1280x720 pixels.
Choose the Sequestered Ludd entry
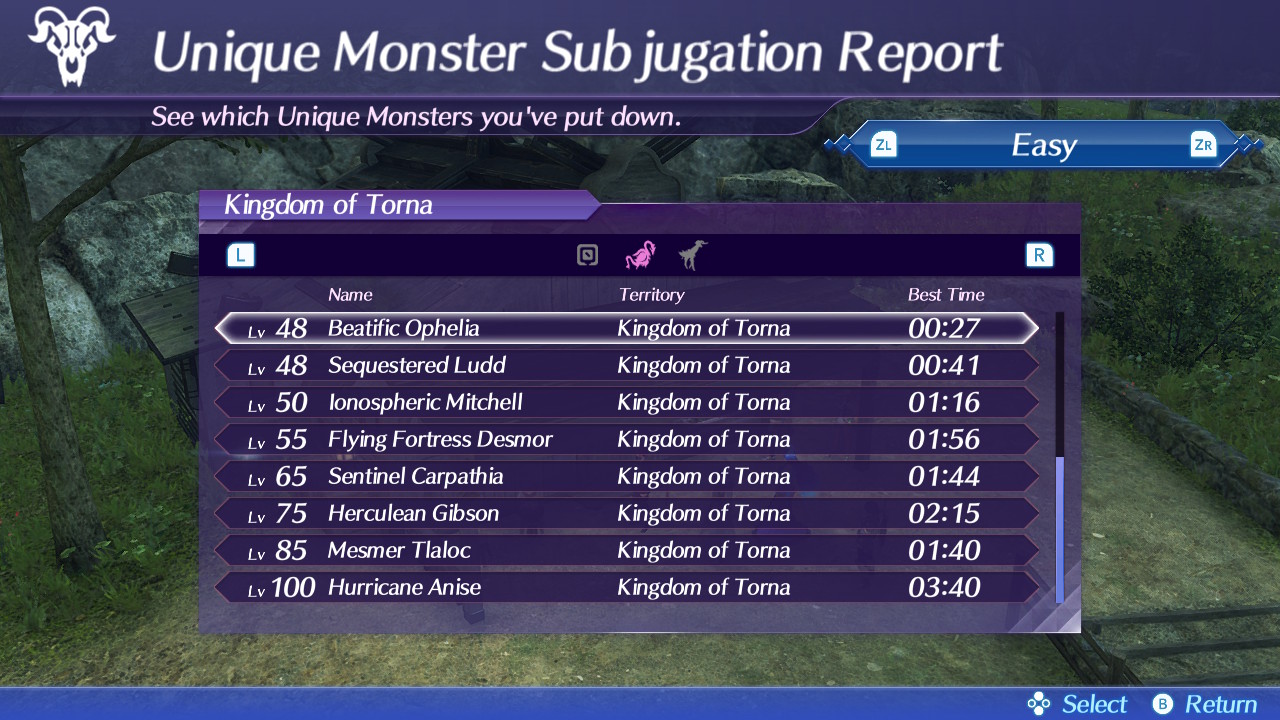click(626, 365)
